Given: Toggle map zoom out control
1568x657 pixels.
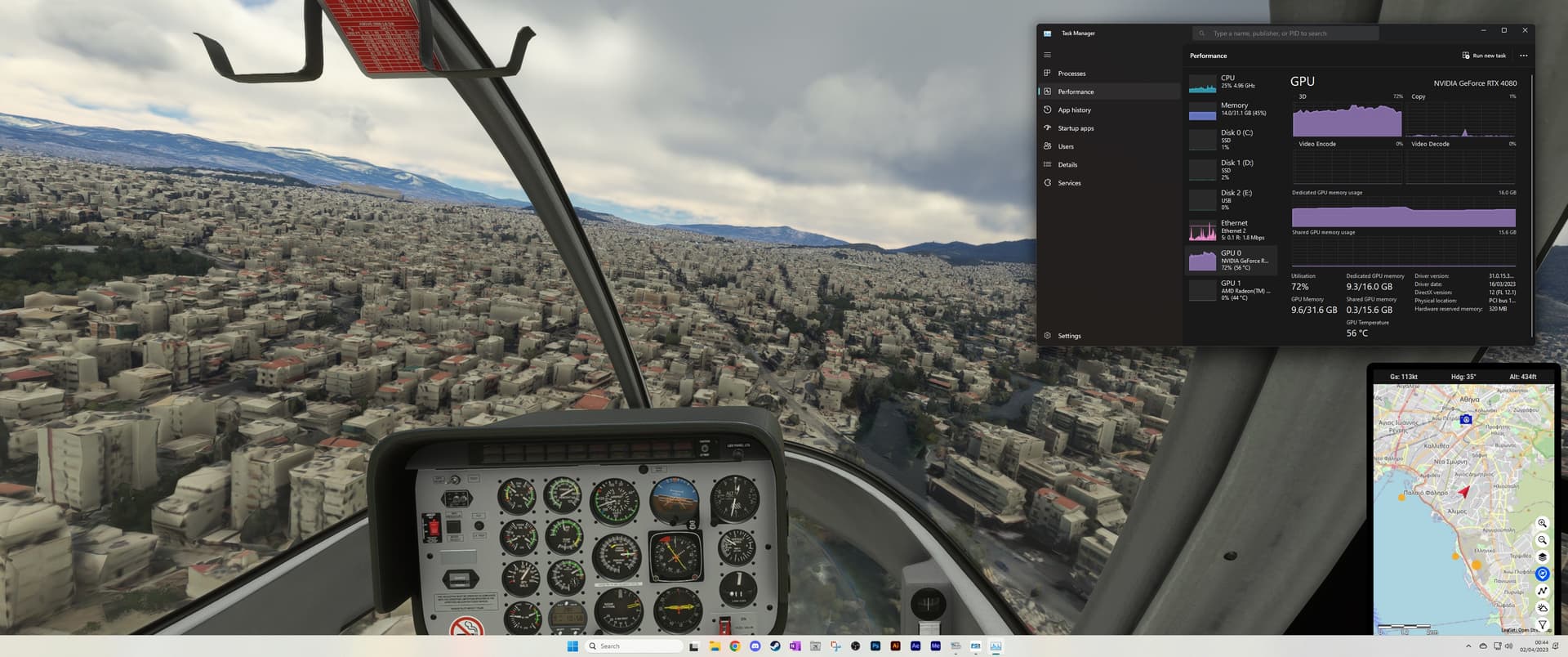Looking at the screenshot, I should tap(1543, 540).
